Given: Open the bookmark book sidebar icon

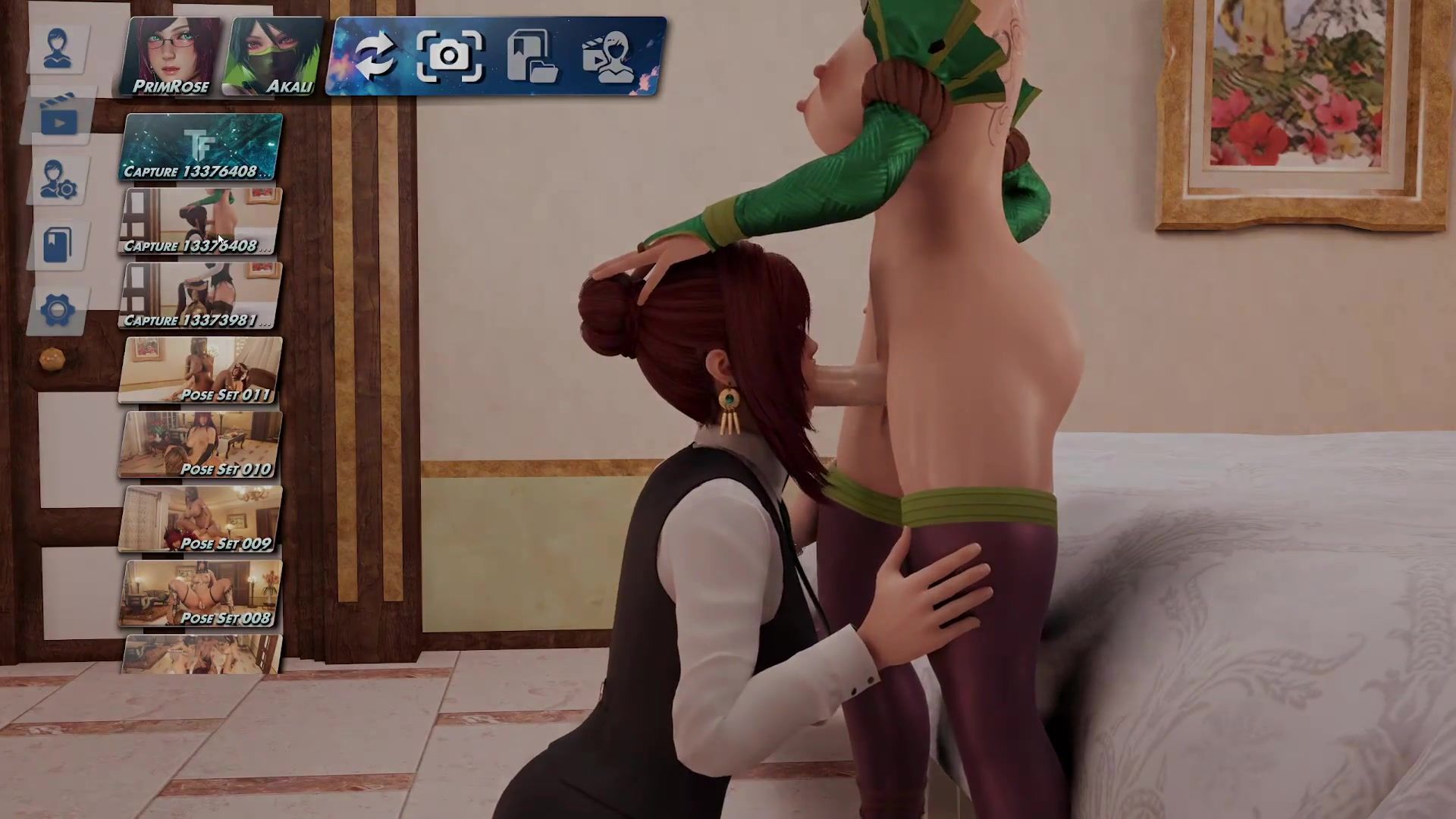Looking at the screenshot, I should coord(58,245).
